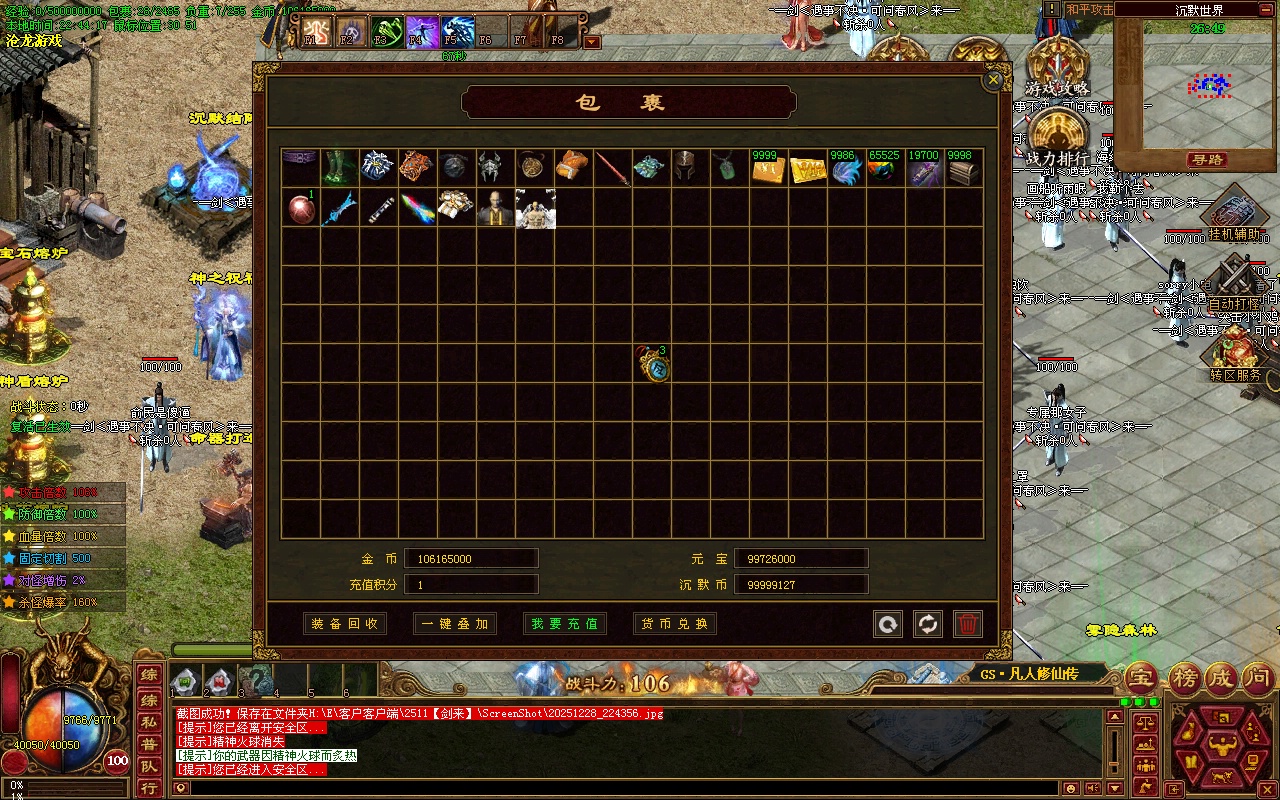Select the bronze helmet item slot
The height and width of the screenshot is (800, 1280).
coord(690,168)
